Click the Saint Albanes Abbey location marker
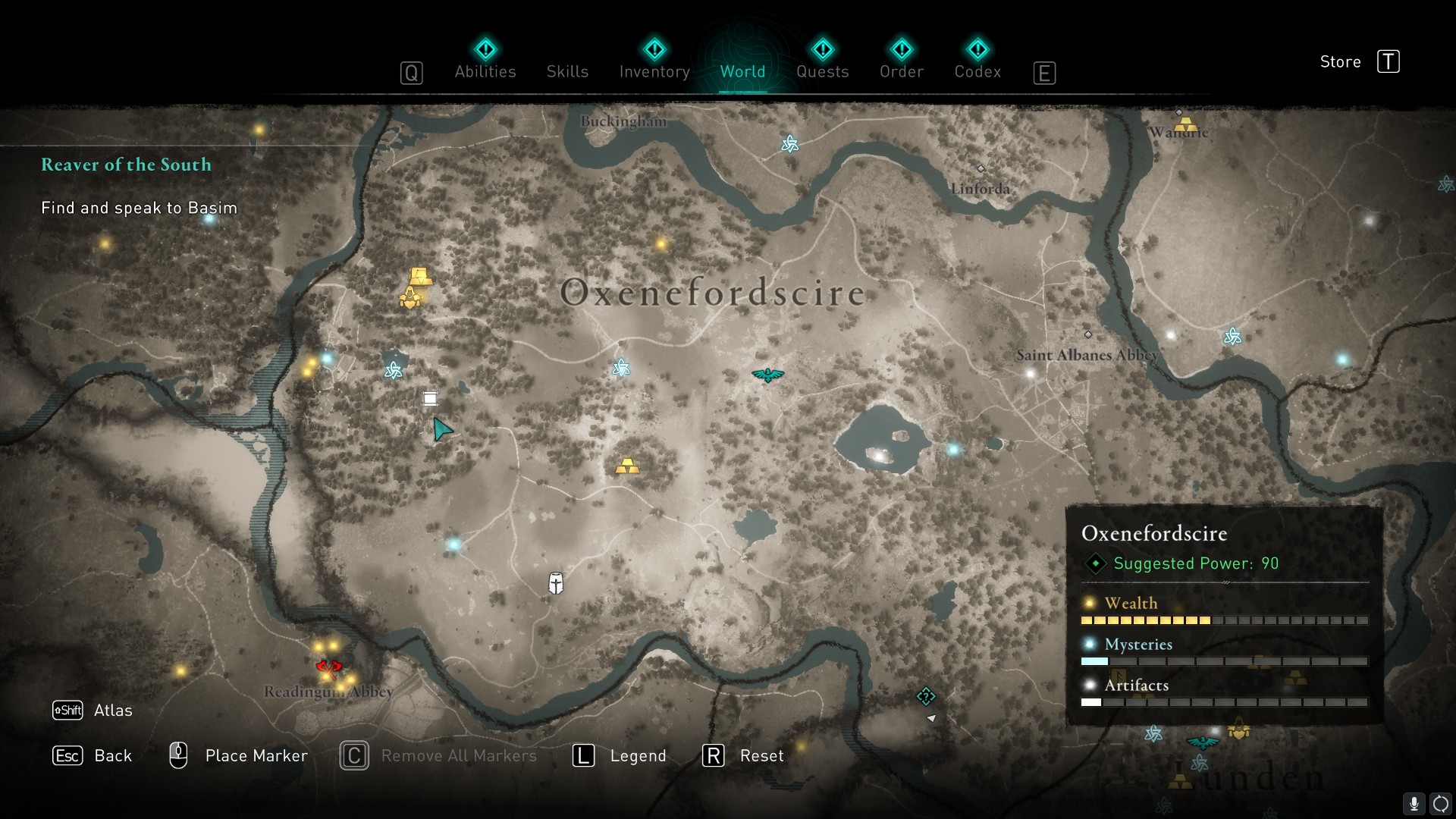The image size is (1456, 819). pyautogui.click(x=1088, y=334)
